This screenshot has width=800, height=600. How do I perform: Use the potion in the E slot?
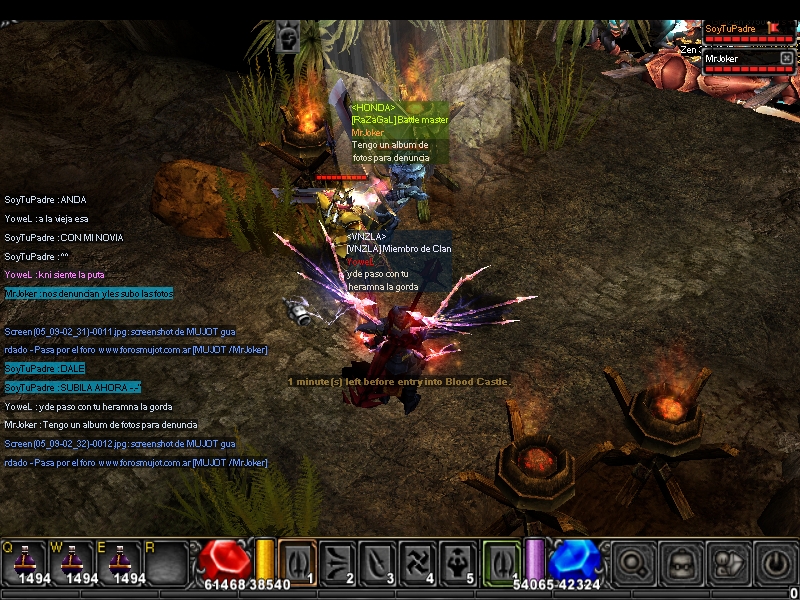click(120, 561)
